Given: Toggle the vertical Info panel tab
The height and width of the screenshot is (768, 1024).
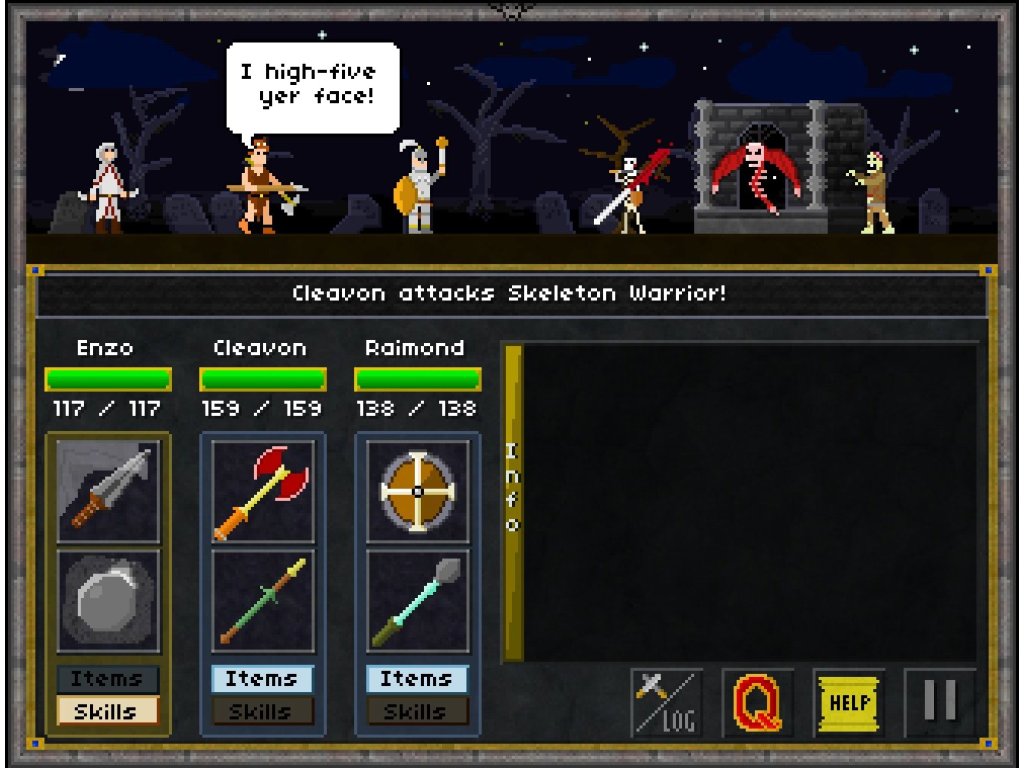Looking at the screenshot, I should point(512,502).
